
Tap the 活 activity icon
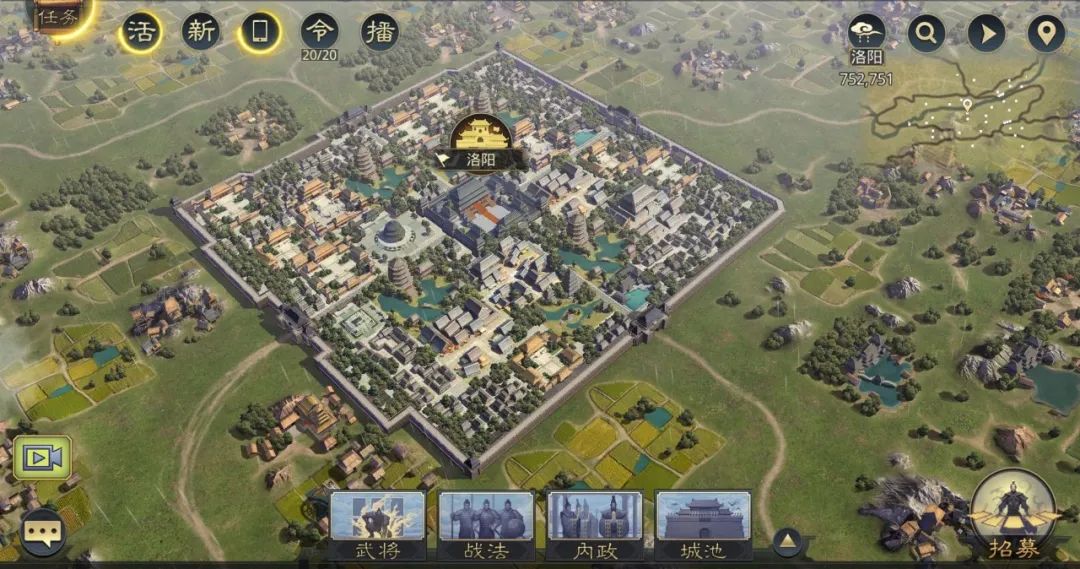(141, 32)
